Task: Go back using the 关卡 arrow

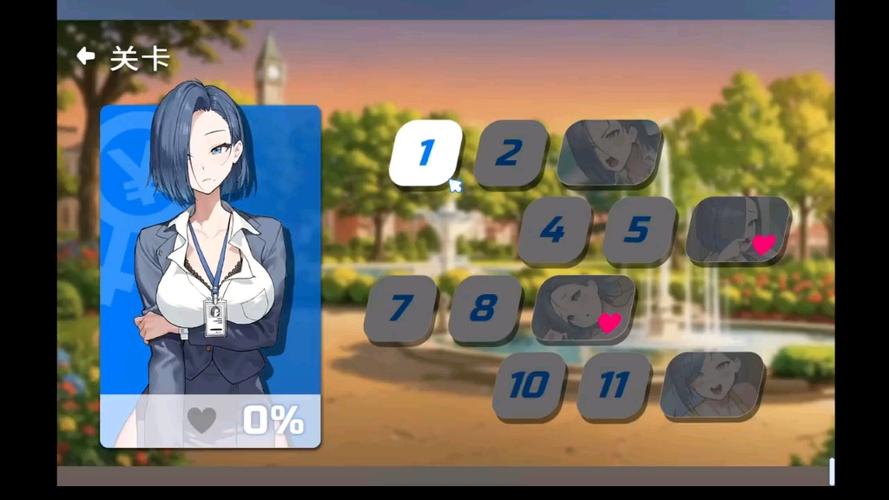Action: tap(86, 57)
